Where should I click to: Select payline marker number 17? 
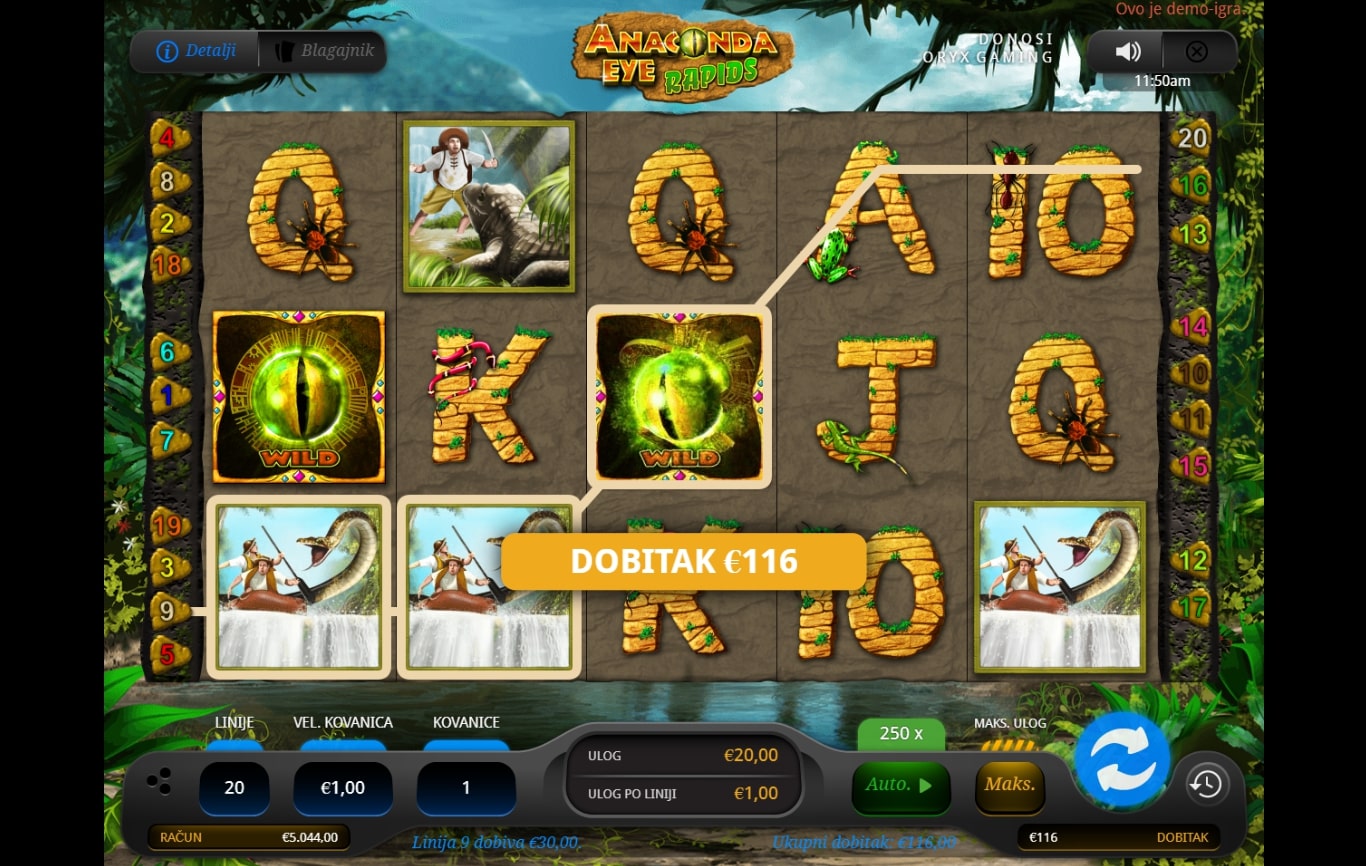point(1192,606)
